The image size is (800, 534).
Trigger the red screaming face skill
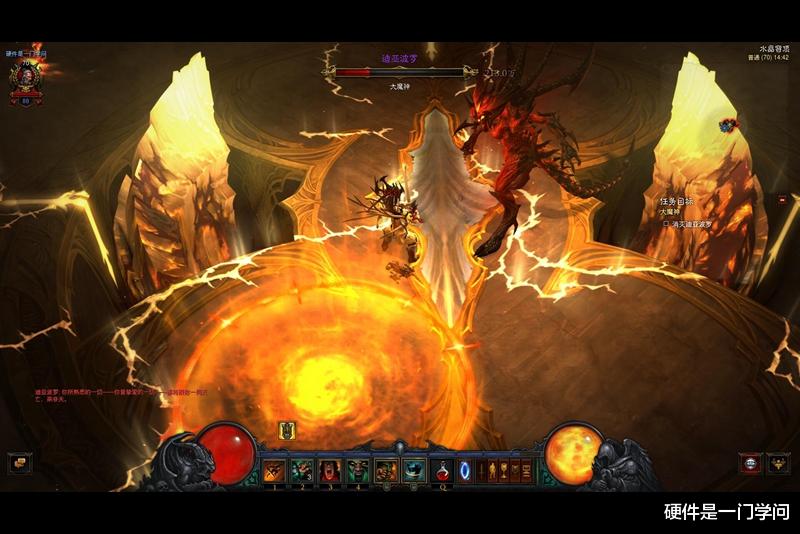click(330, 470)
